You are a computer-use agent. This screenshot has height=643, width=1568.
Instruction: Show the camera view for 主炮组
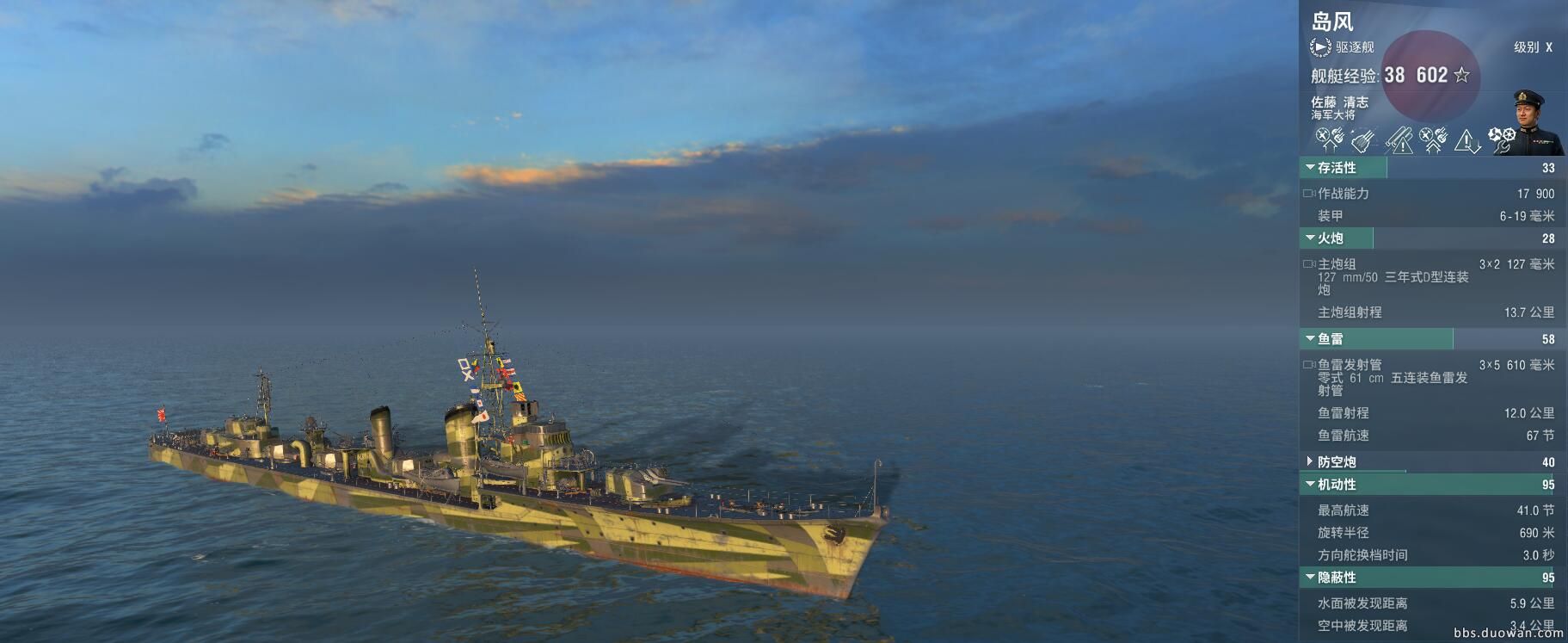click(x=1309, y=264)
